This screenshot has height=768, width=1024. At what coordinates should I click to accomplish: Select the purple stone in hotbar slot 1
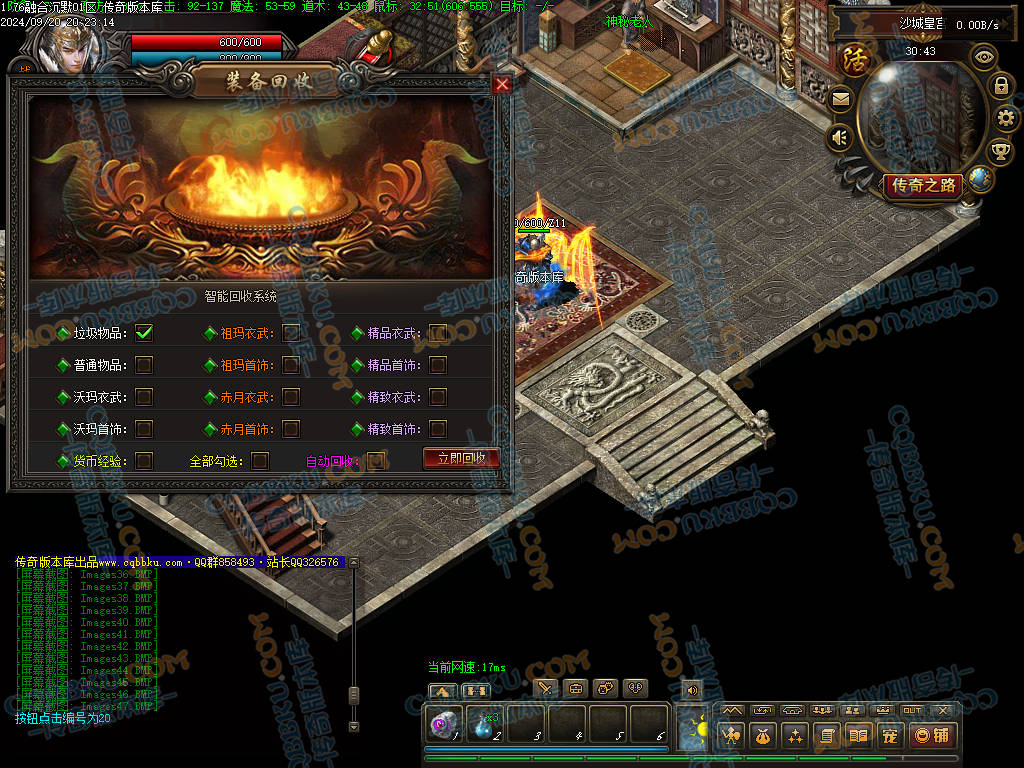(445, 724)
